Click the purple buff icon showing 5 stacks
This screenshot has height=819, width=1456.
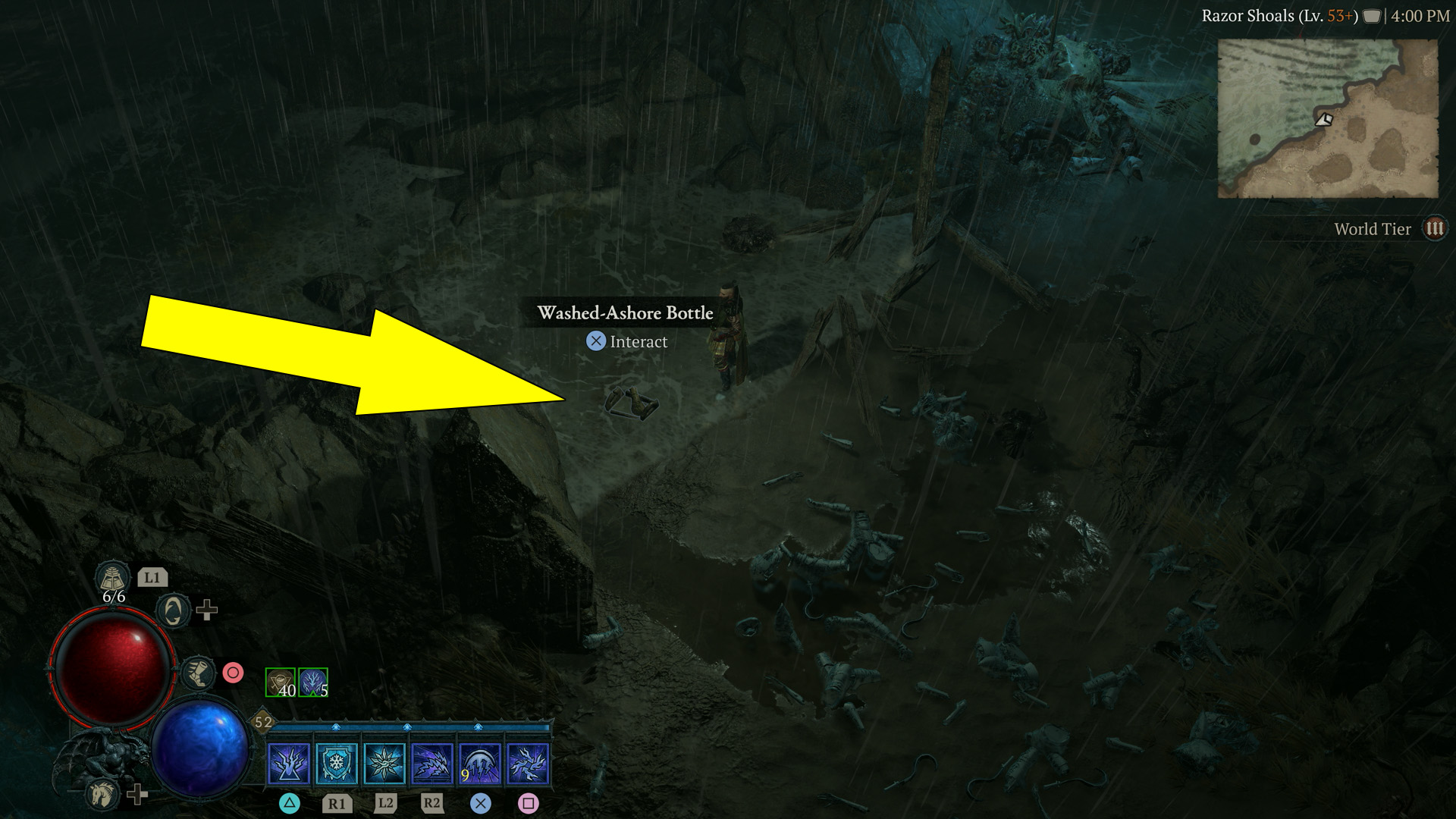pos(315,683)
